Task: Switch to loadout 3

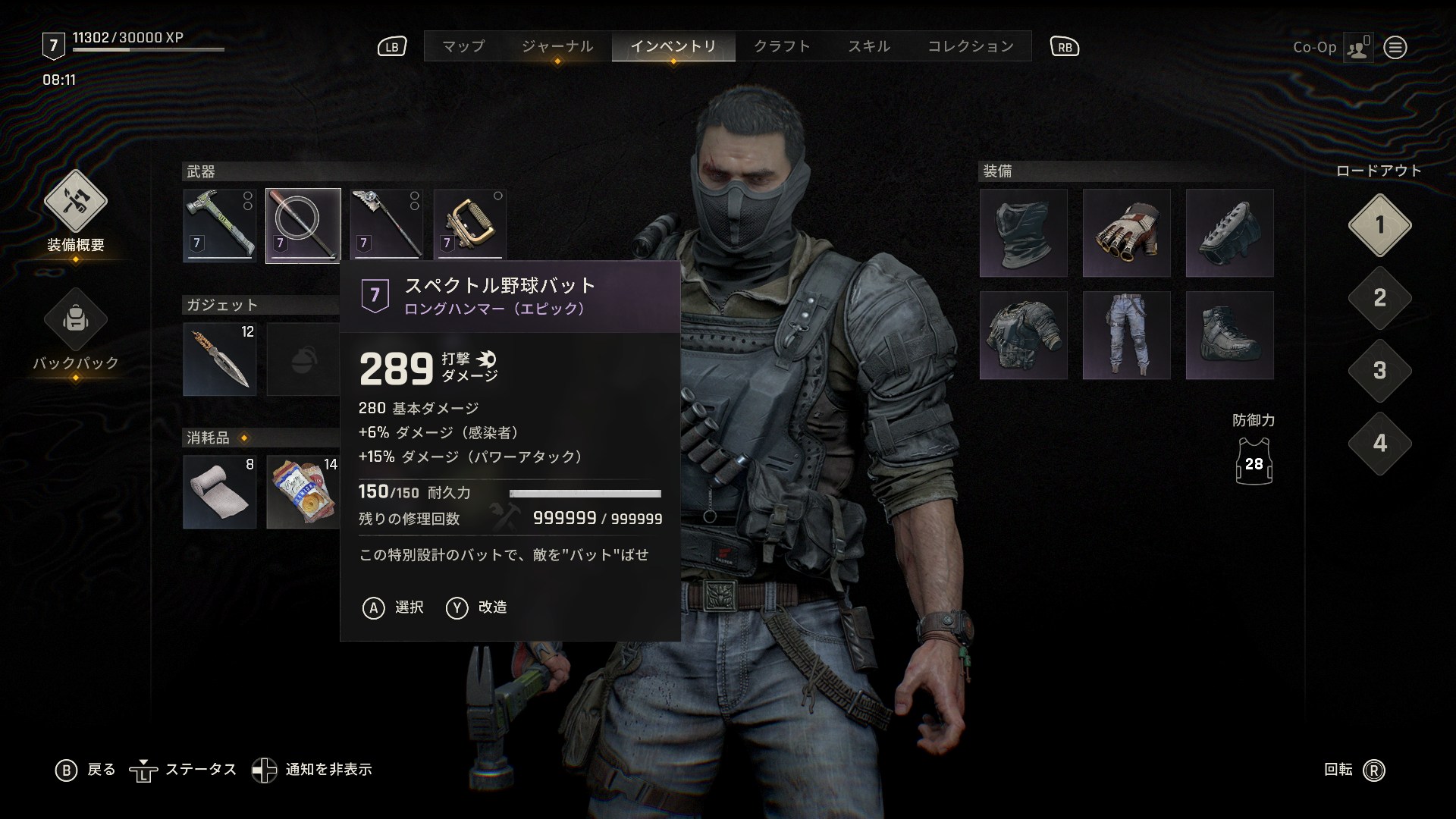Action: (1379, 371)
